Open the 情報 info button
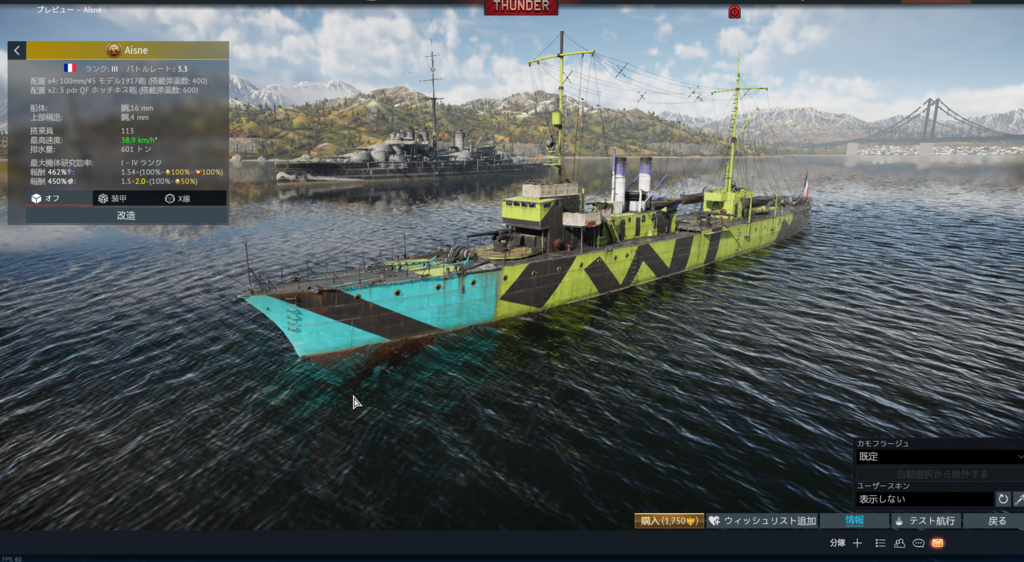This screenshot has width=1024, height=562. click(x=854, y=521)
